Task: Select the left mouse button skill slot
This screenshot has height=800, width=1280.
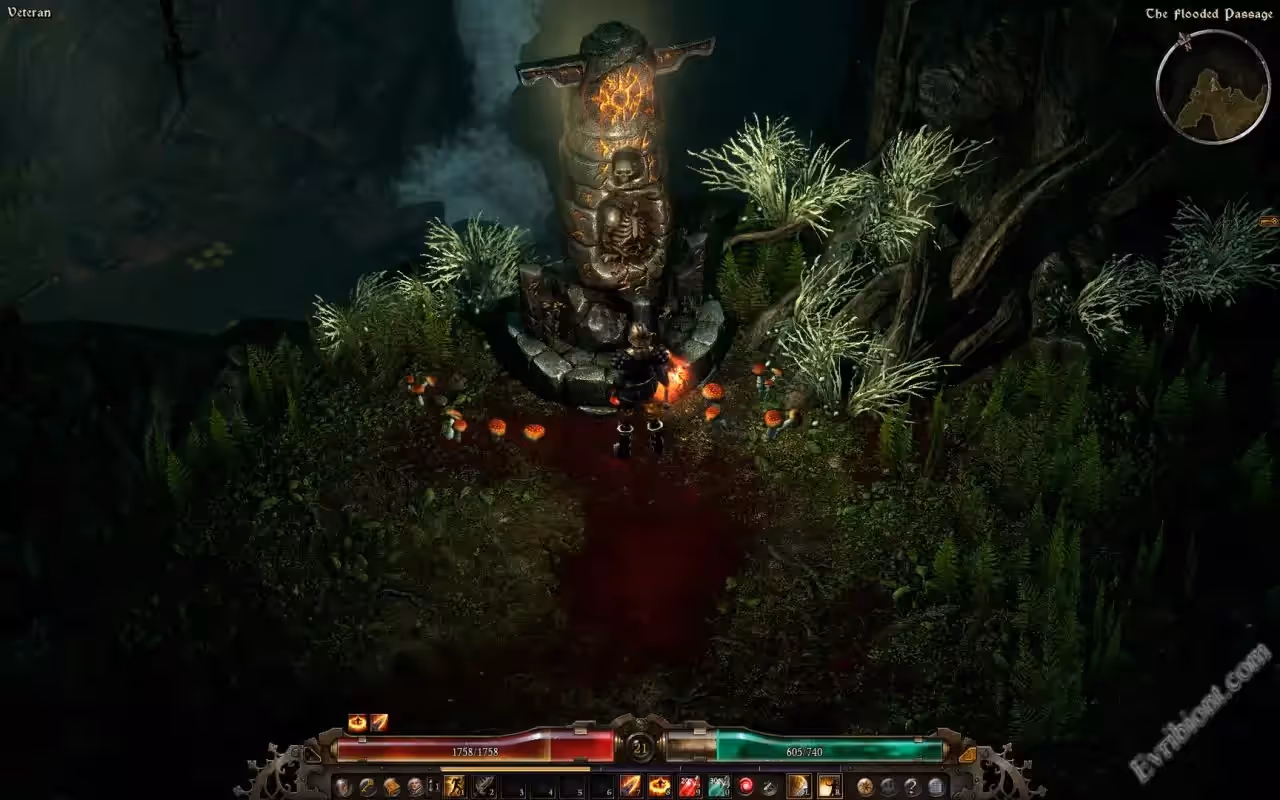Action: click(x=799, y=786)
